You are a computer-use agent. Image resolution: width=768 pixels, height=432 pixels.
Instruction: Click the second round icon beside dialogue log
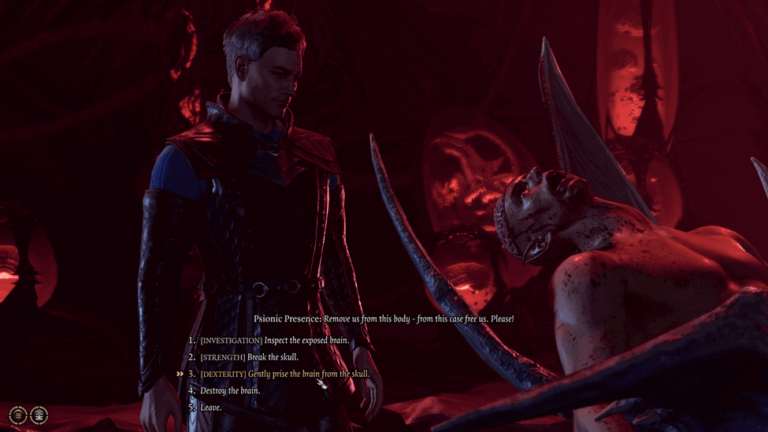pos(39,414)
